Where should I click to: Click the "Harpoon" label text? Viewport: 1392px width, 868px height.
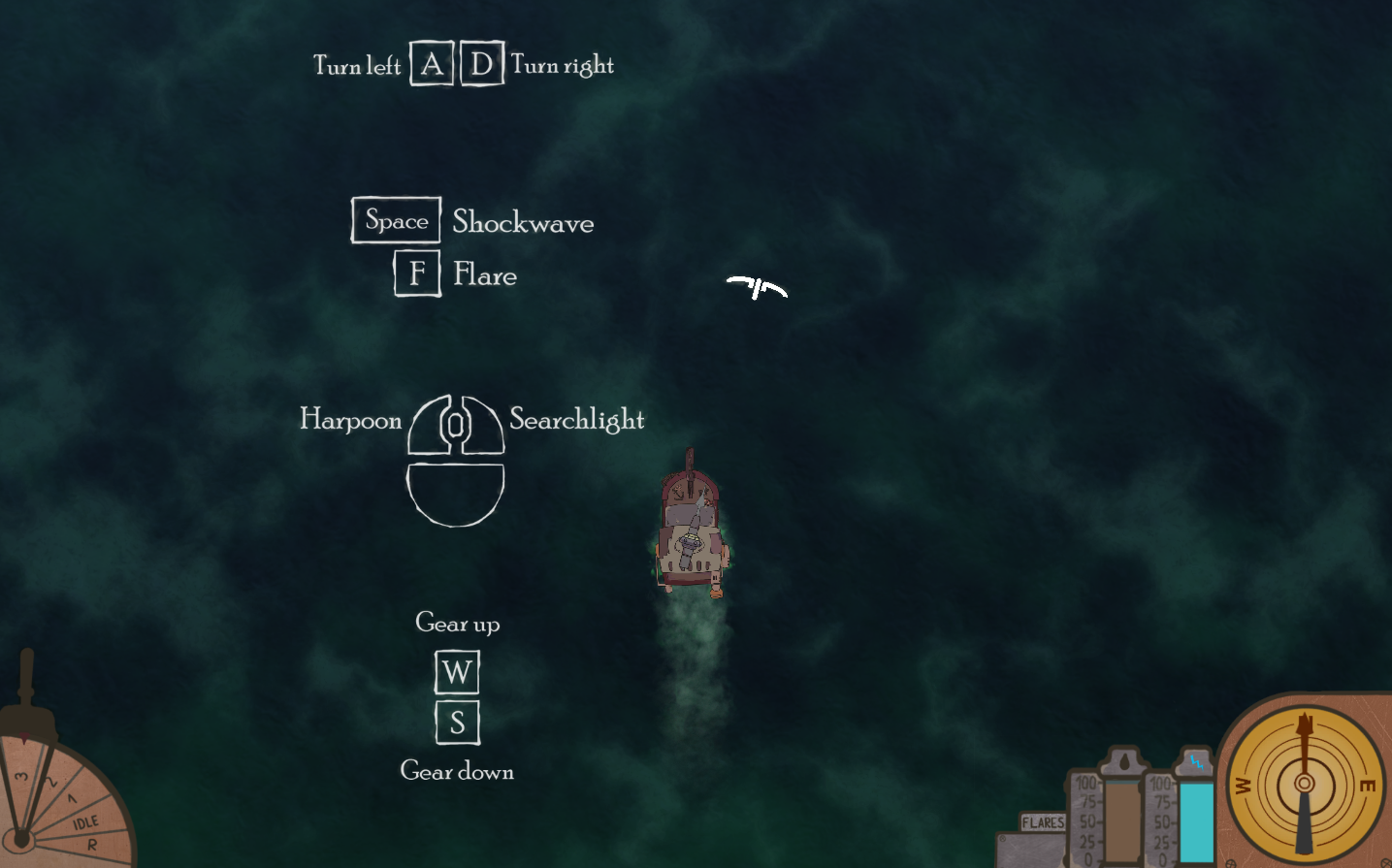pos(350,420)
